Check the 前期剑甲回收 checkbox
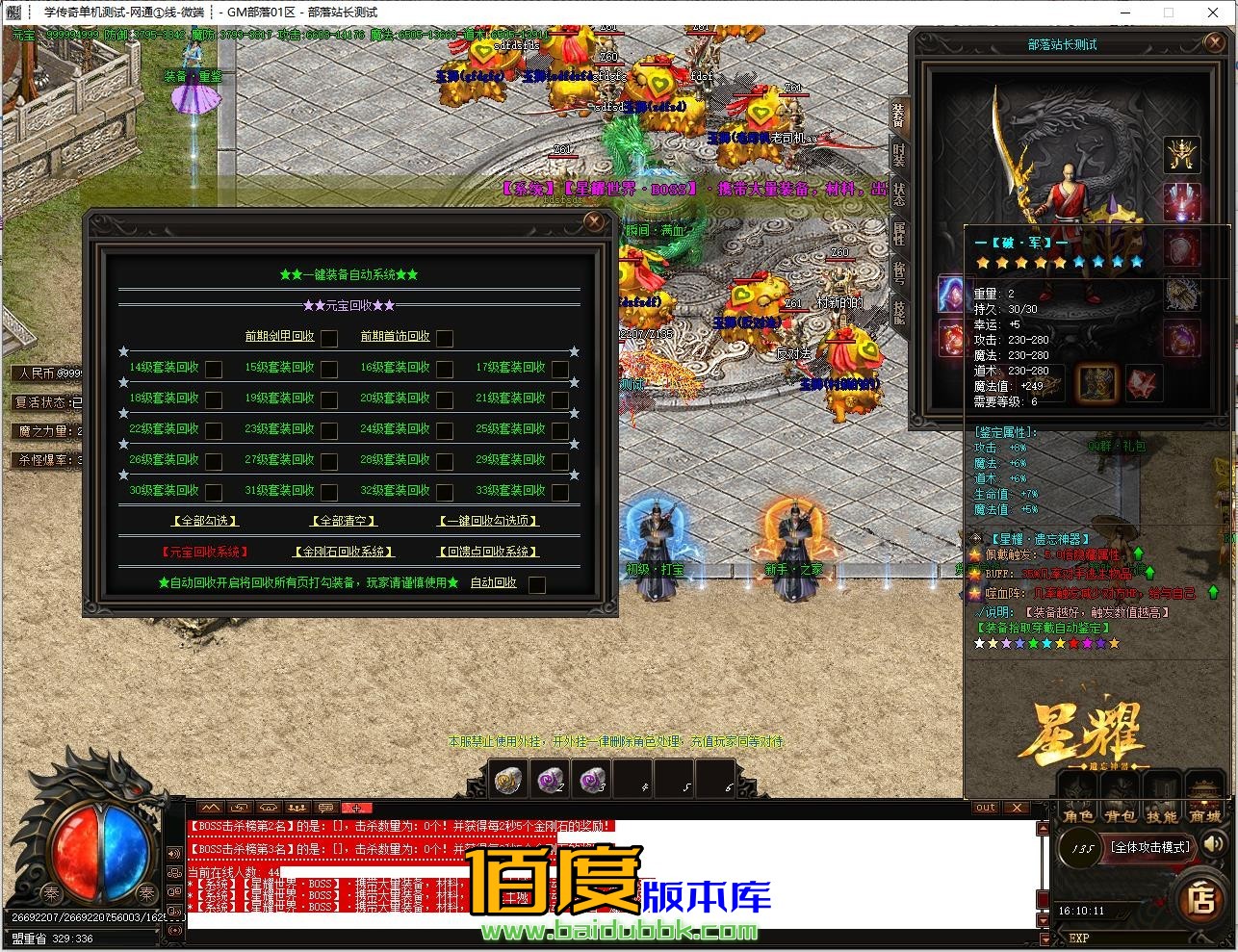 click(x=329, y=338)
